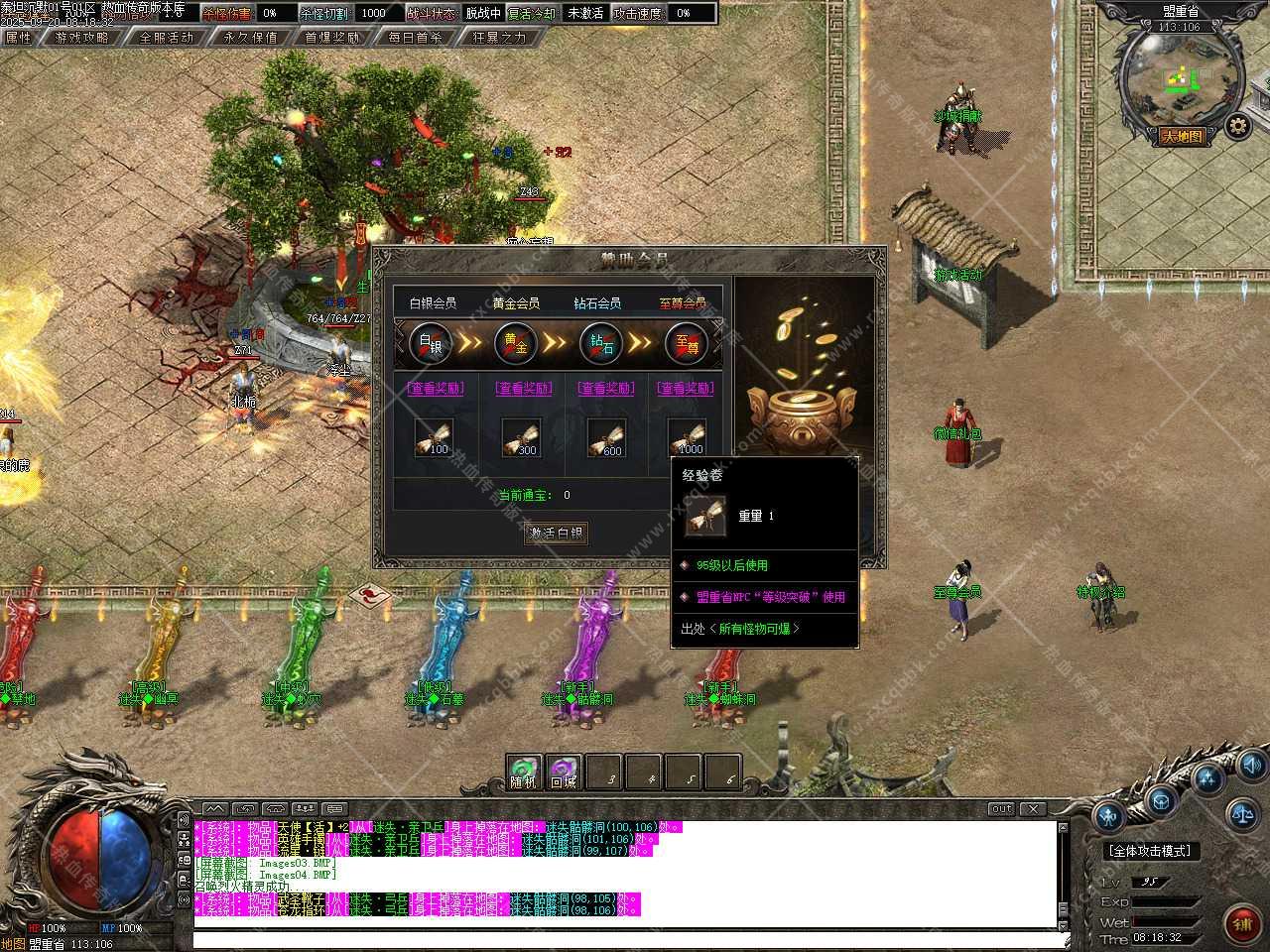This screenshot has height=952, width=1270.
Task: Toggle the 全体攻击模式 attack mode
Action: tap(1148, 851)
